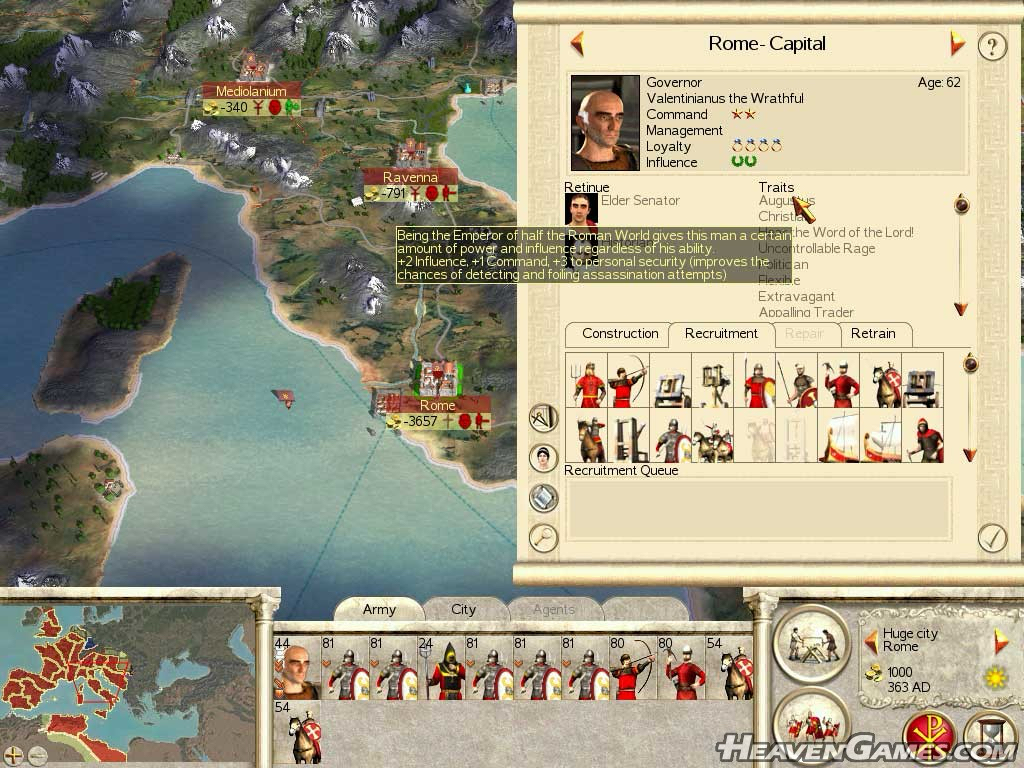
Task: Click governor Valentinianus's portrait
Action: [x=605, y=122]
